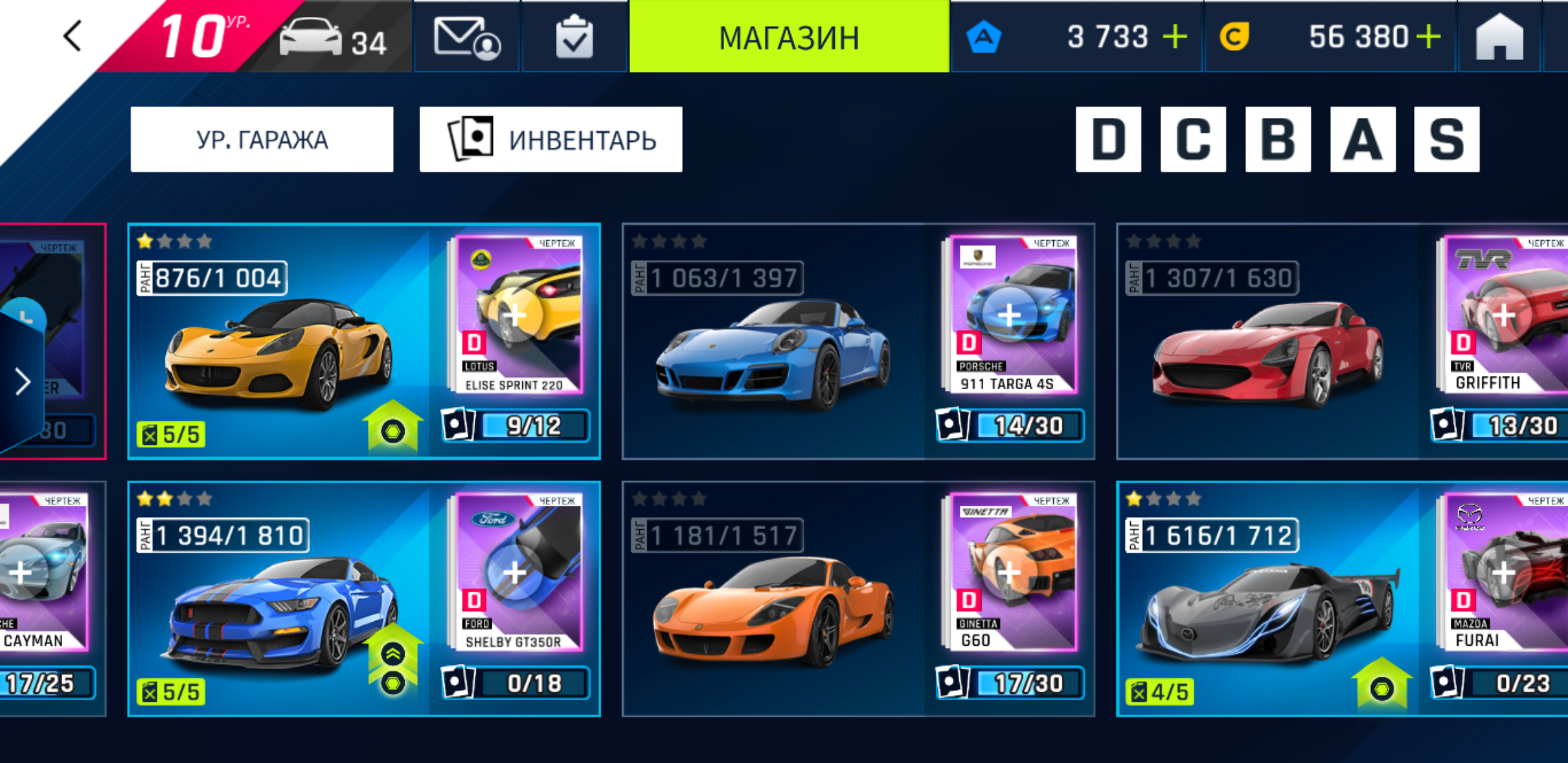Select the Ford Shelby GT350R card
The image size is (1568, 763).
pyautogui.click(x=283, y=599)
